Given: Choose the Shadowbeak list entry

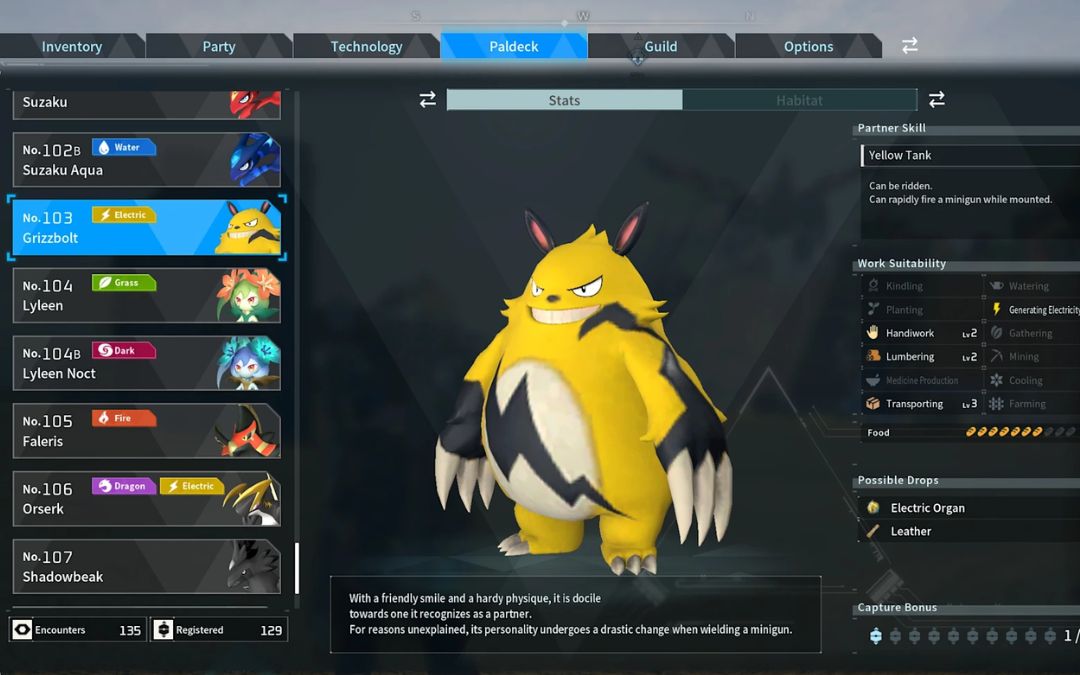Looking at the screenshot, I should [146, 567].
